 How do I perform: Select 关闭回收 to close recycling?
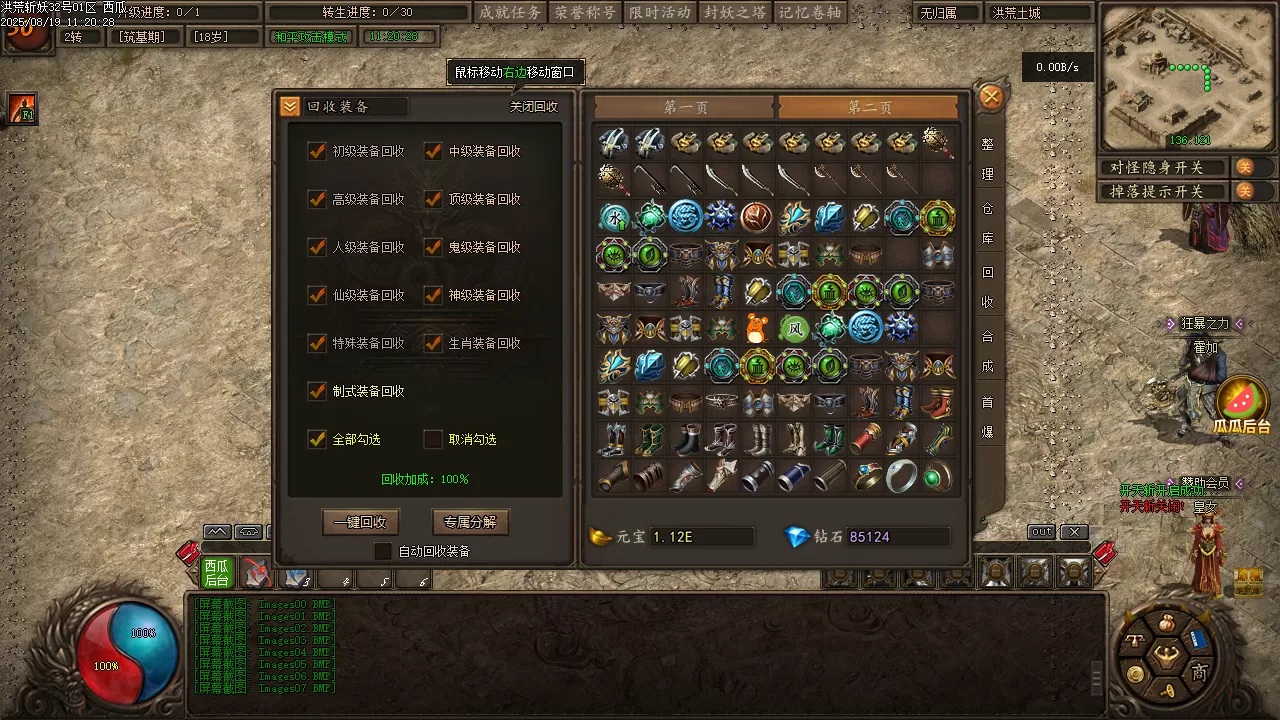(x=534, y=107)
